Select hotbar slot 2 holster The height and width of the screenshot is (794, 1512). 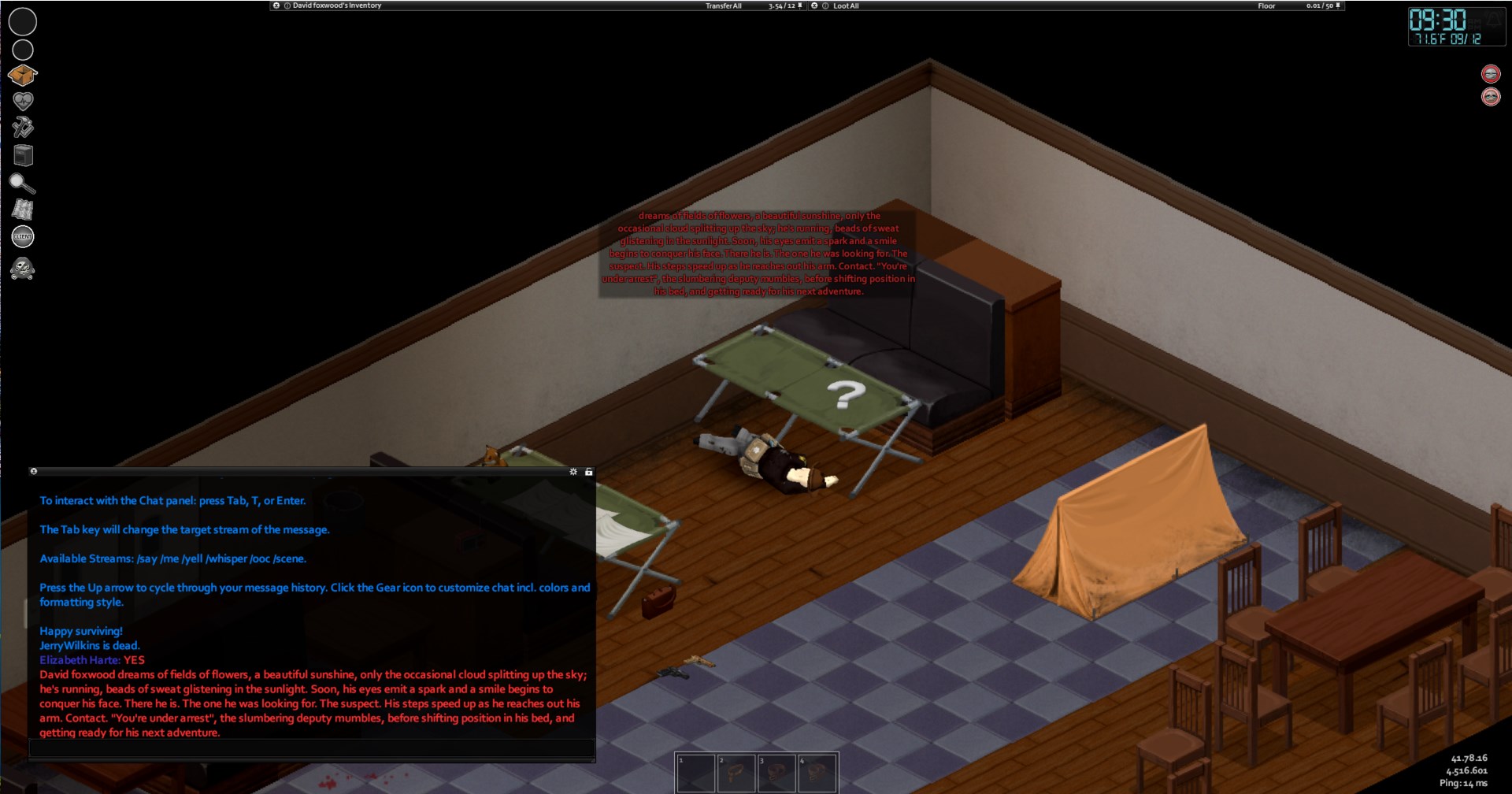pos(736,773)
